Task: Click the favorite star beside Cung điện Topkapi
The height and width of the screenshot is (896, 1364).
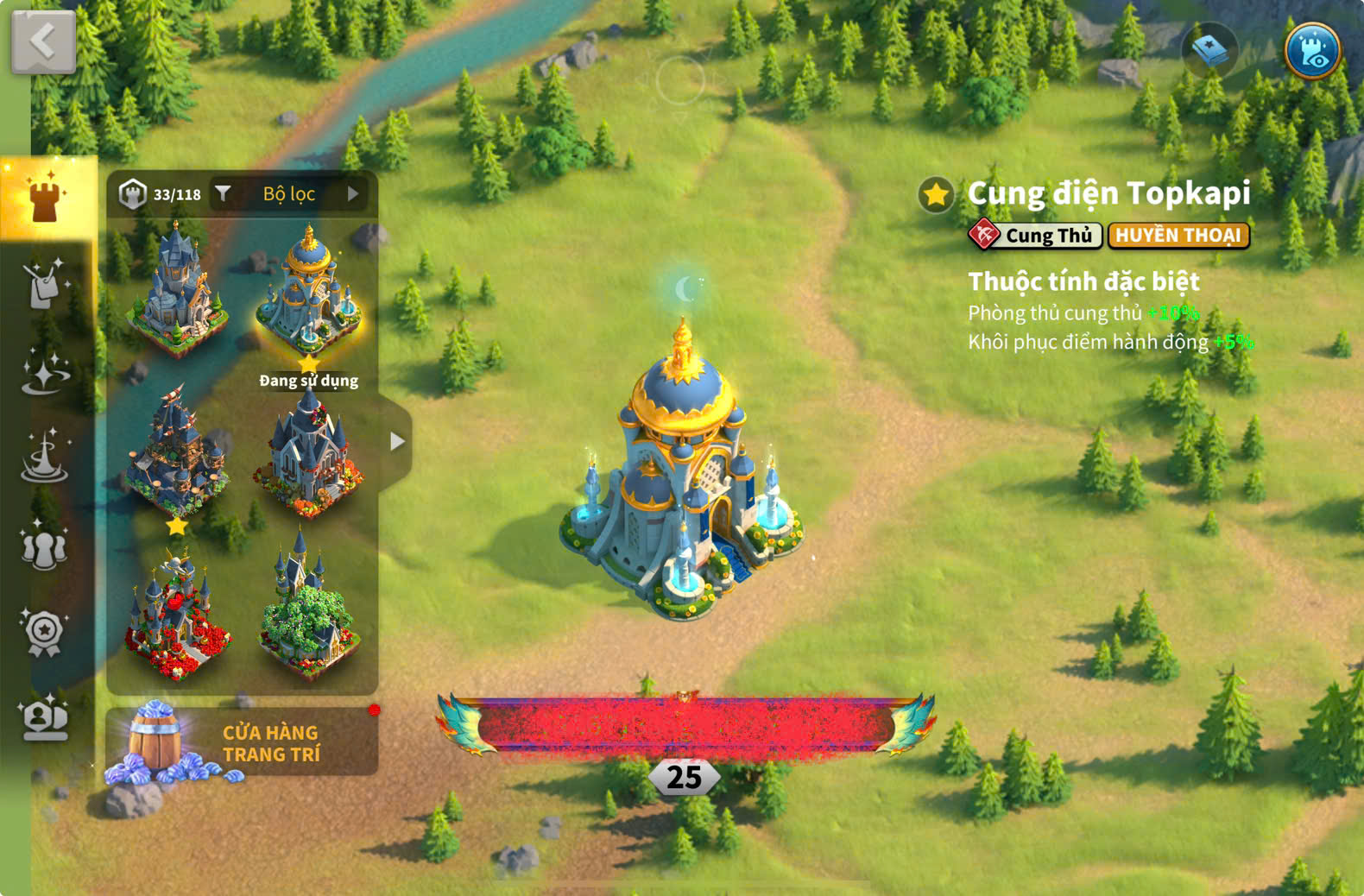Action: [x=936, y=195]
